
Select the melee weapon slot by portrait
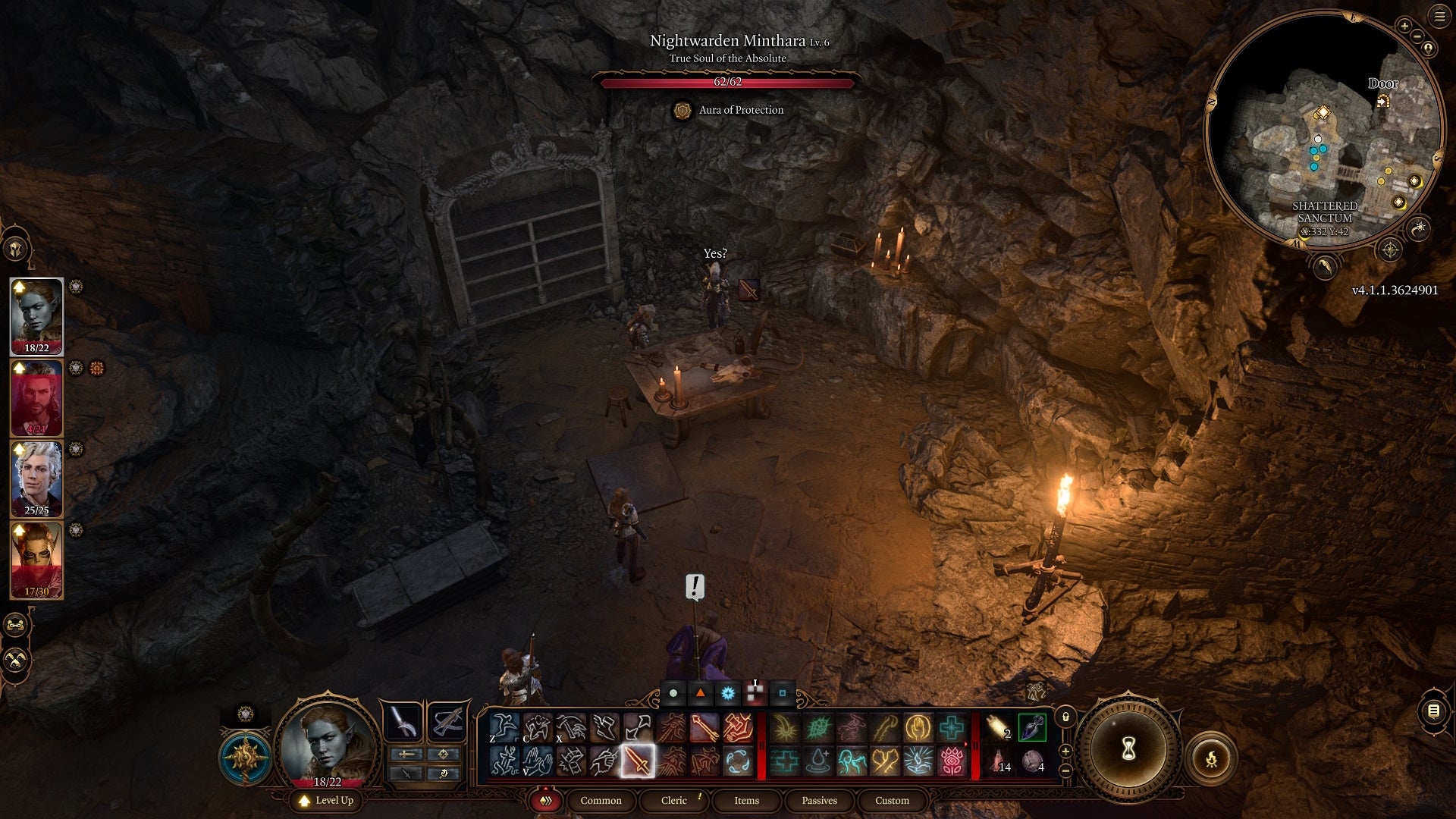(x=403, y=721)
